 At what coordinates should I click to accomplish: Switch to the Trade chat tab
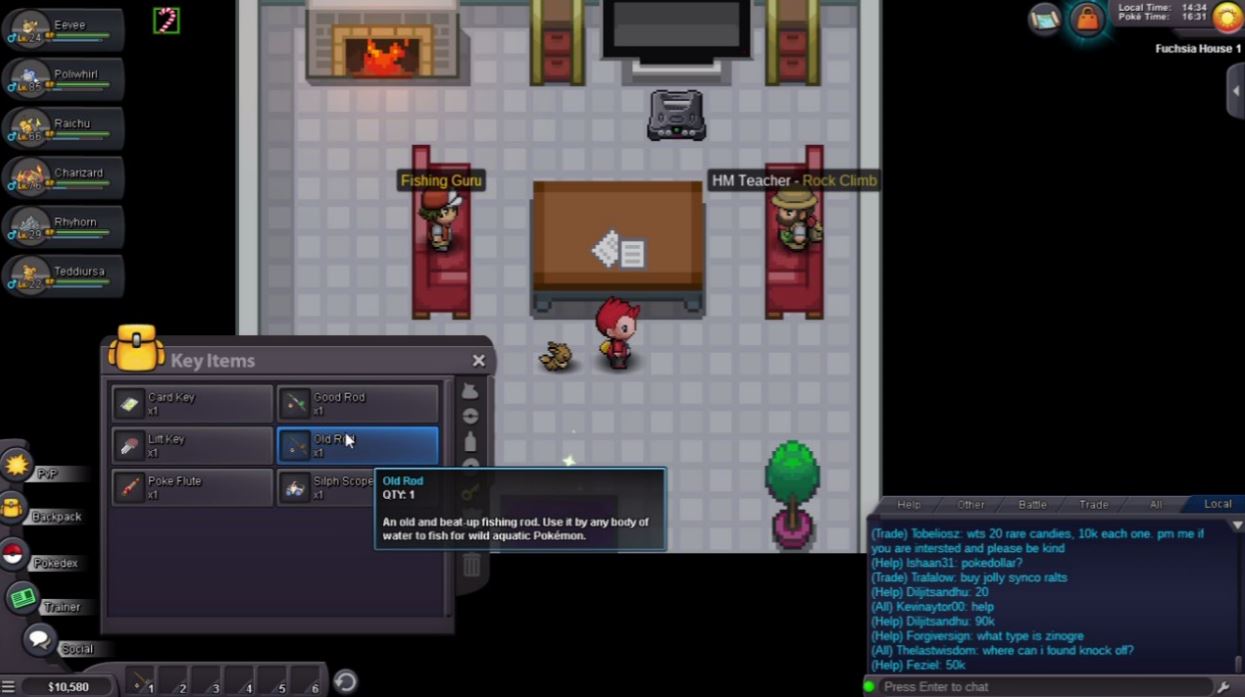click(x=1093, y=504)
